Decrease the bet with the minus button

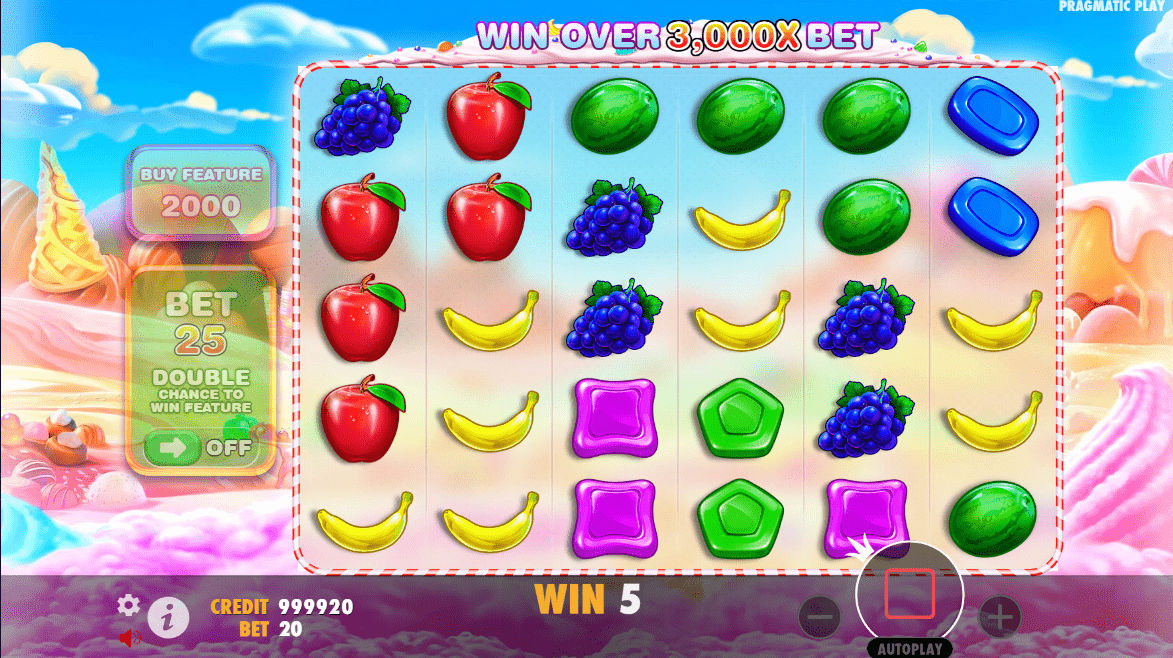820,616
